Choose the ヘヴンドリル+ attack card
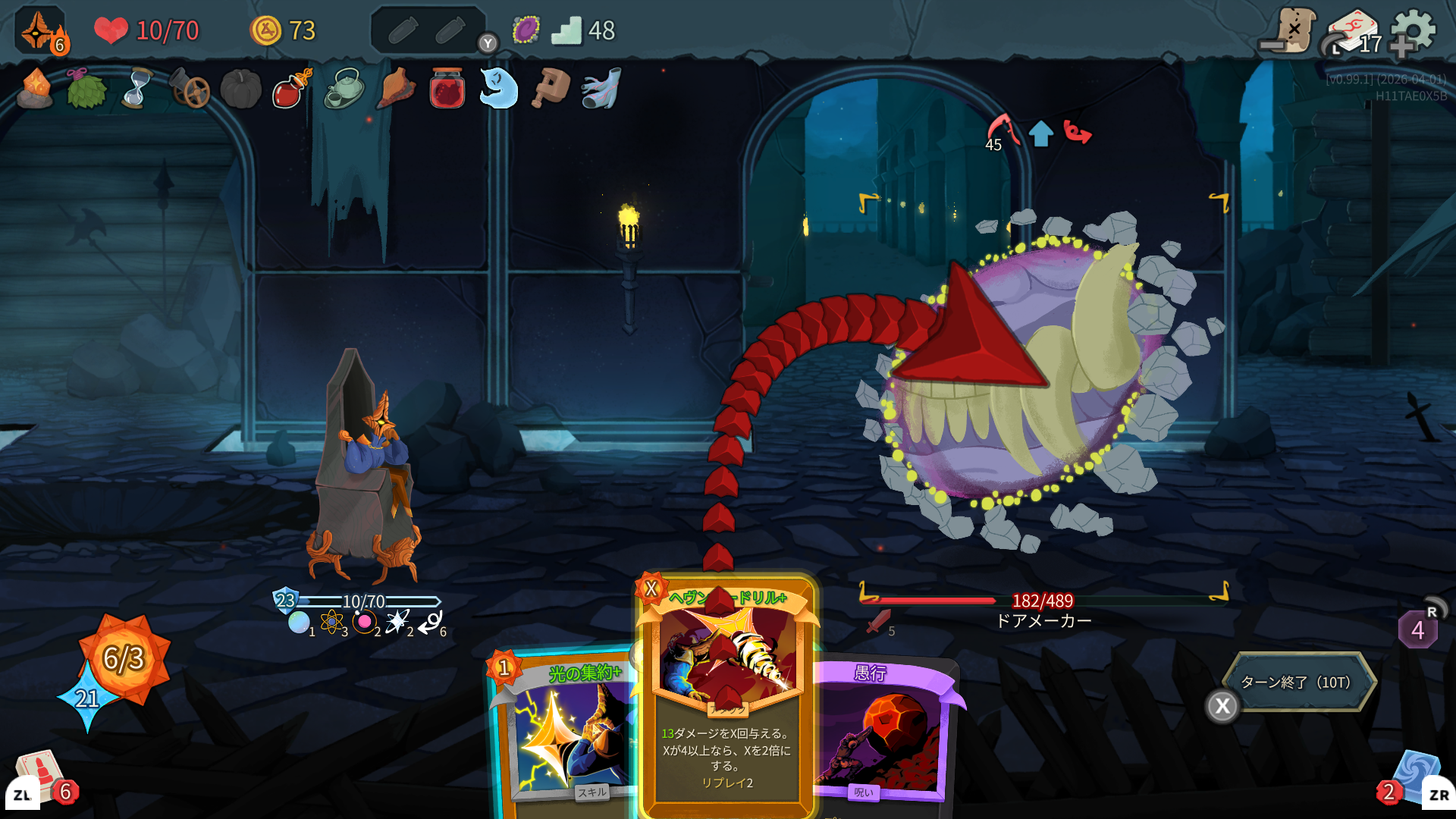This screenshot has width=1456, height=819. point(728,698)
